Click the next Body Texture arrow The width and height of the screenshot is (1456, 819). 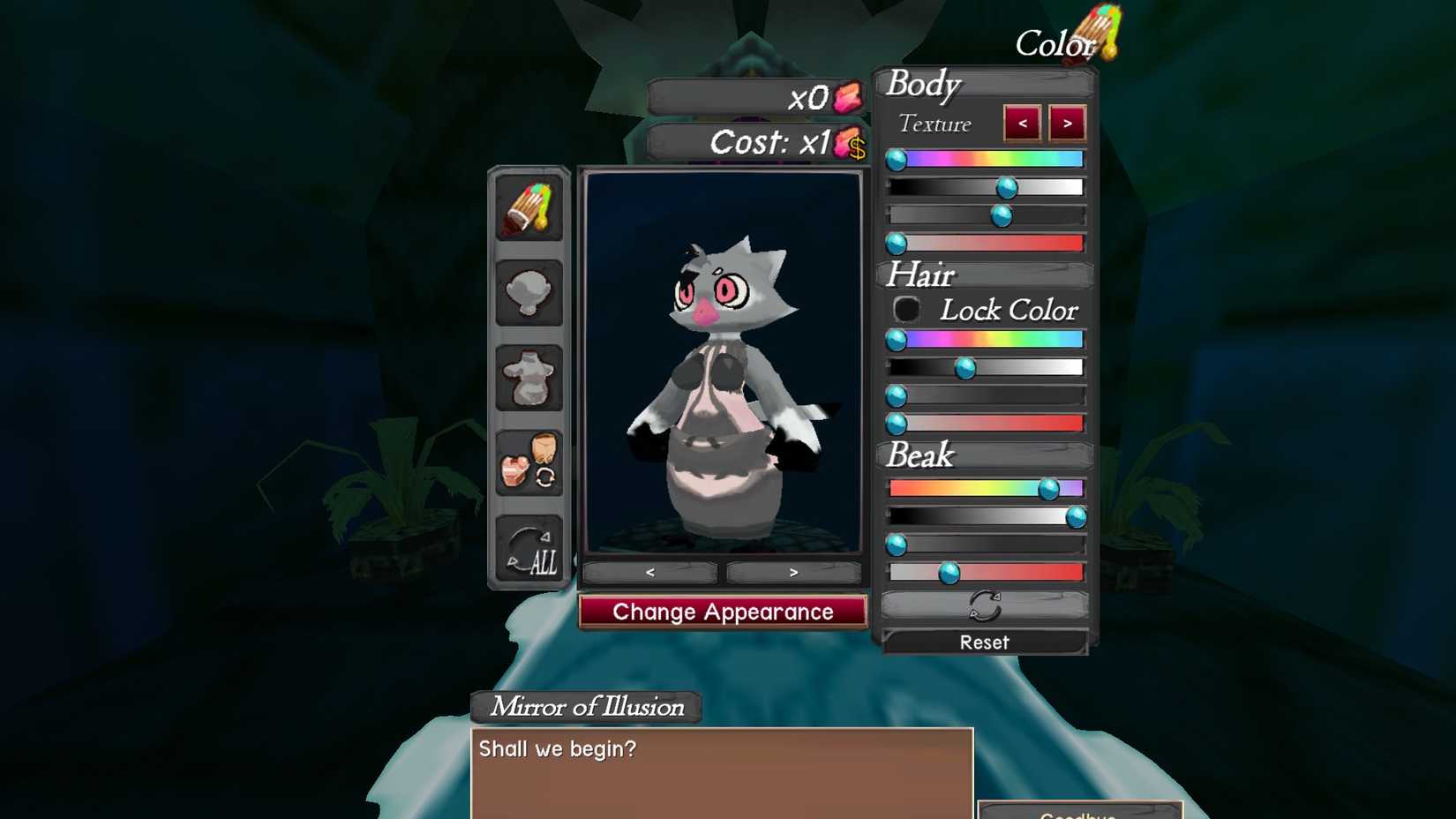coord(1068,124)
